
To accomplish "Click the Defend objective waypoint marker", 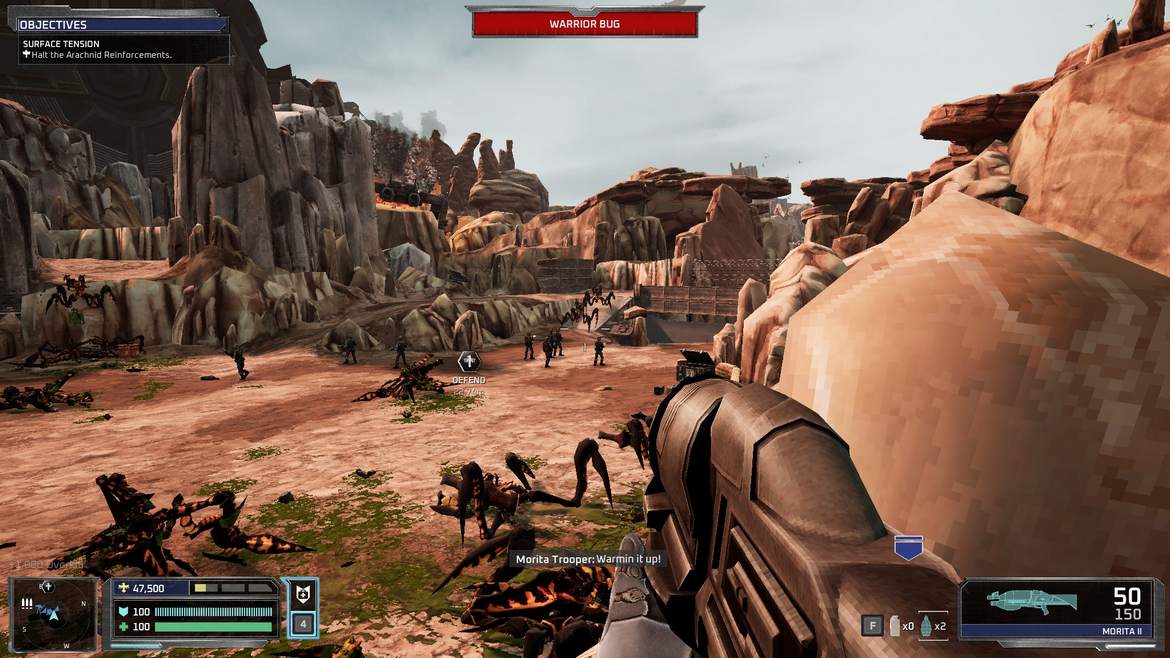I will point(468,362).
